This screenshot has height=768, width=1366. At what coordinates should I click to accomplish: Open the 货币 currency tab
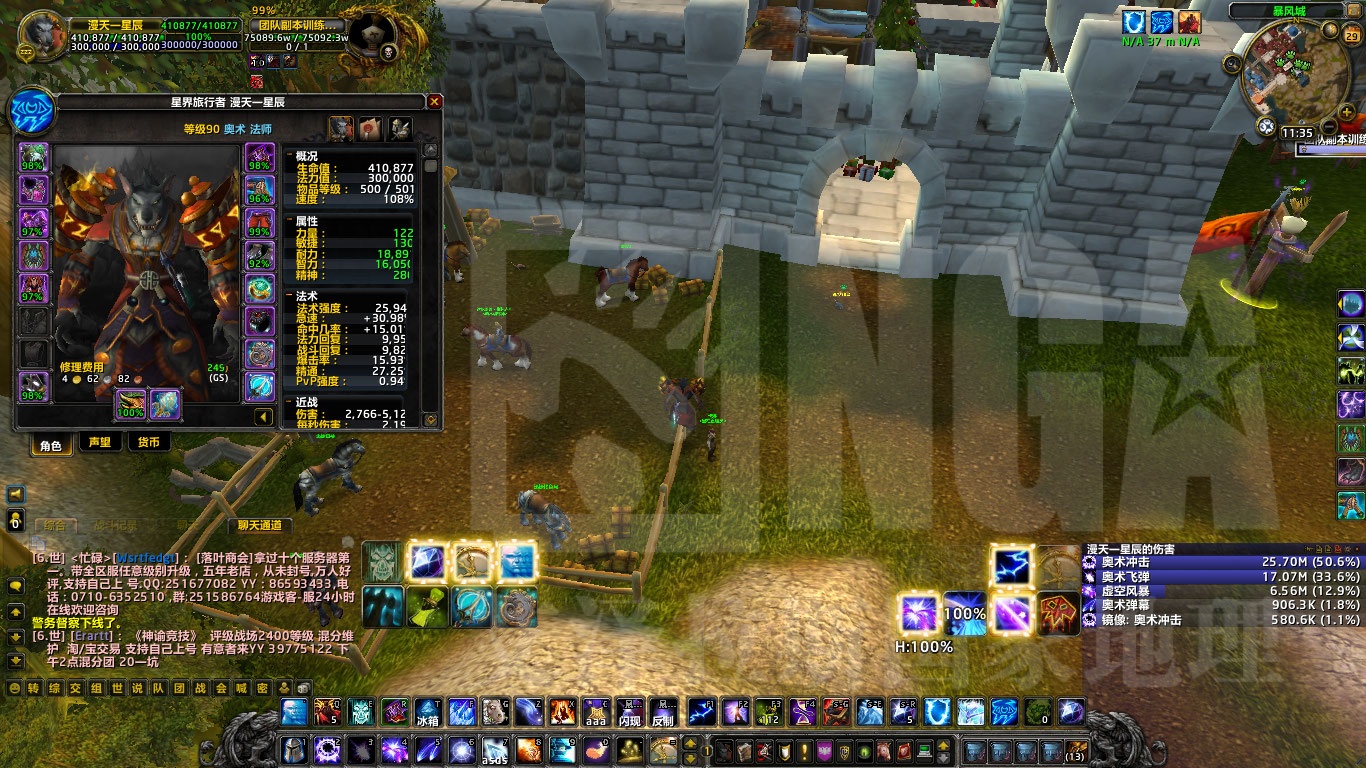(x=149, y=443)
